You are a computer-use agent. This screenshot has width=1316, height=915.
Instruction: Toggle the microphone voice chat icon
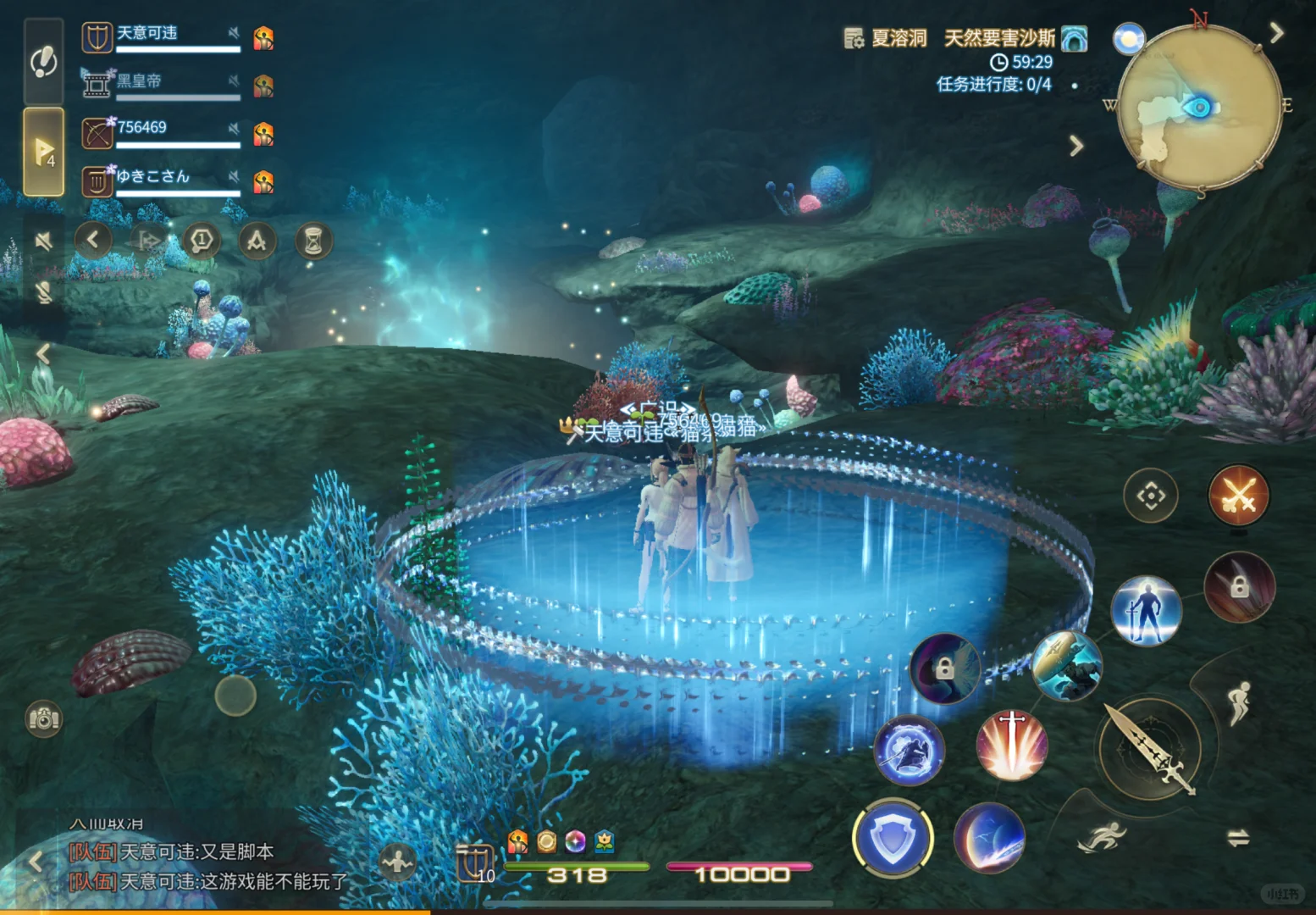(x=44, y=292)
